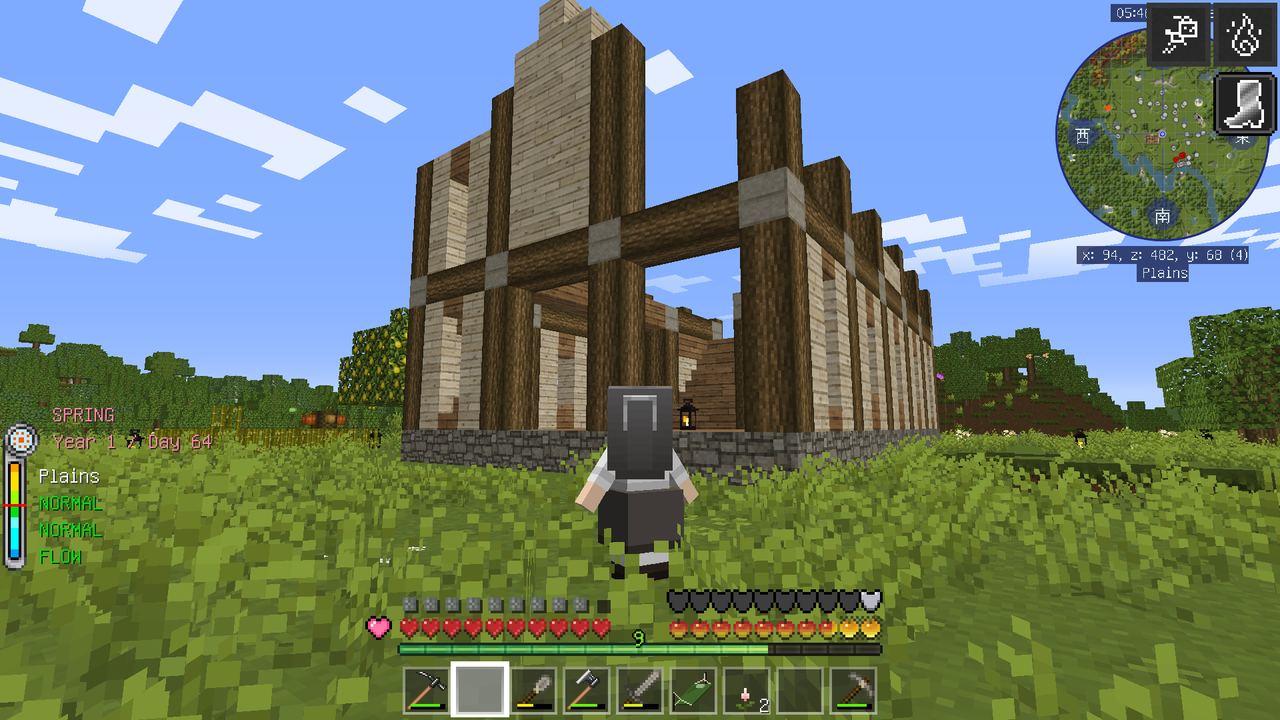Click the in-game clock showing 05:46
The height and width of the screenshot is (720, 1280).
point(1130,14)
